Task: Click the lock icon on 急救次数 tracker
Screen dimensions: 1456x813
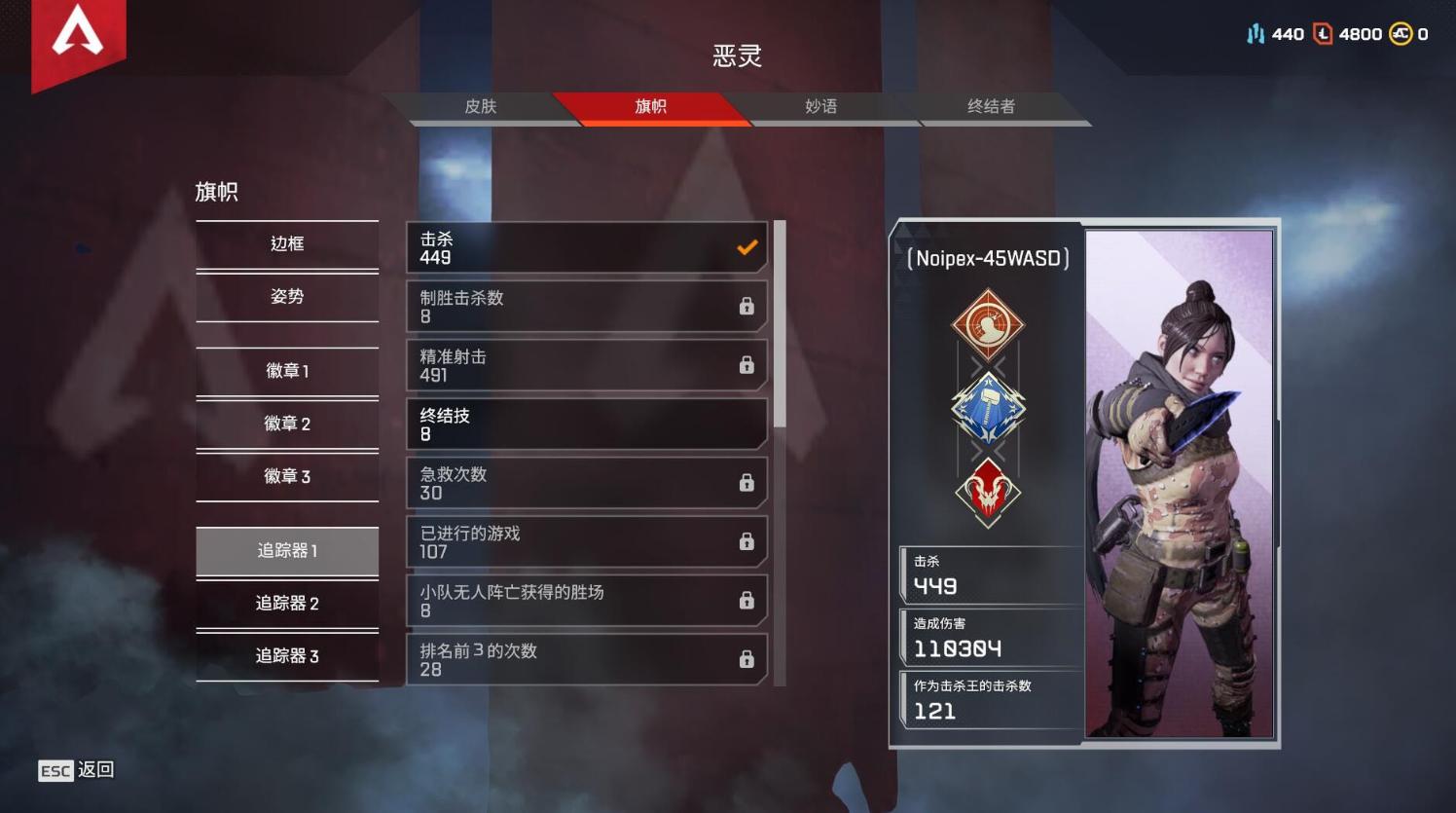Action: [746, 482]
